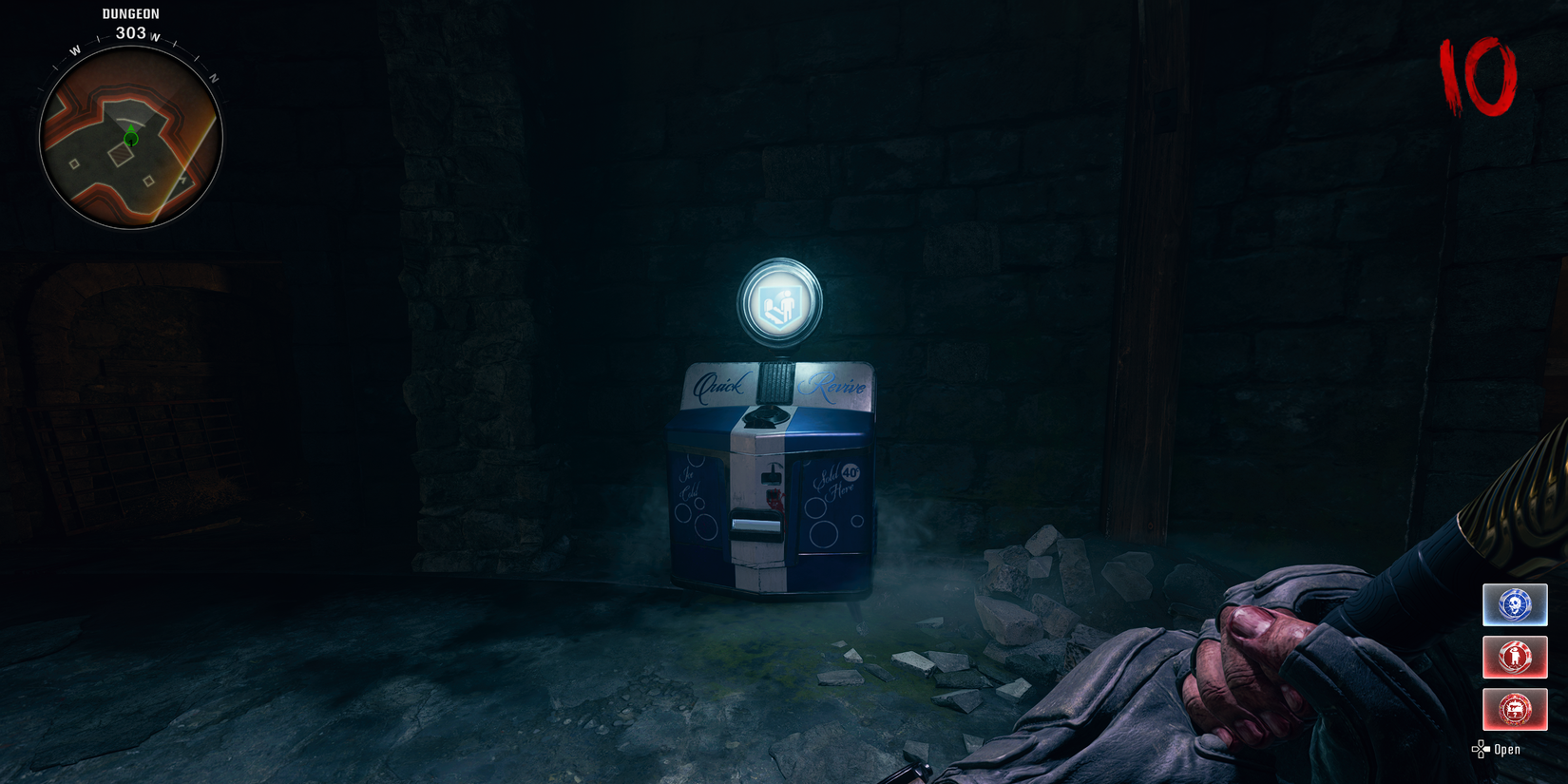Click the DUNGEON 303 location label

click(130, 23)
